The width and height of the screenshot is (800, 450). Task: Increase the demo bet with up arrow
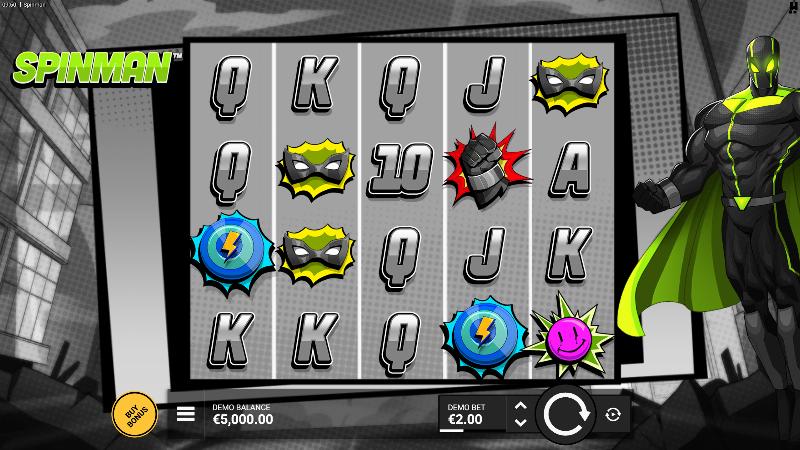(519, 406)
